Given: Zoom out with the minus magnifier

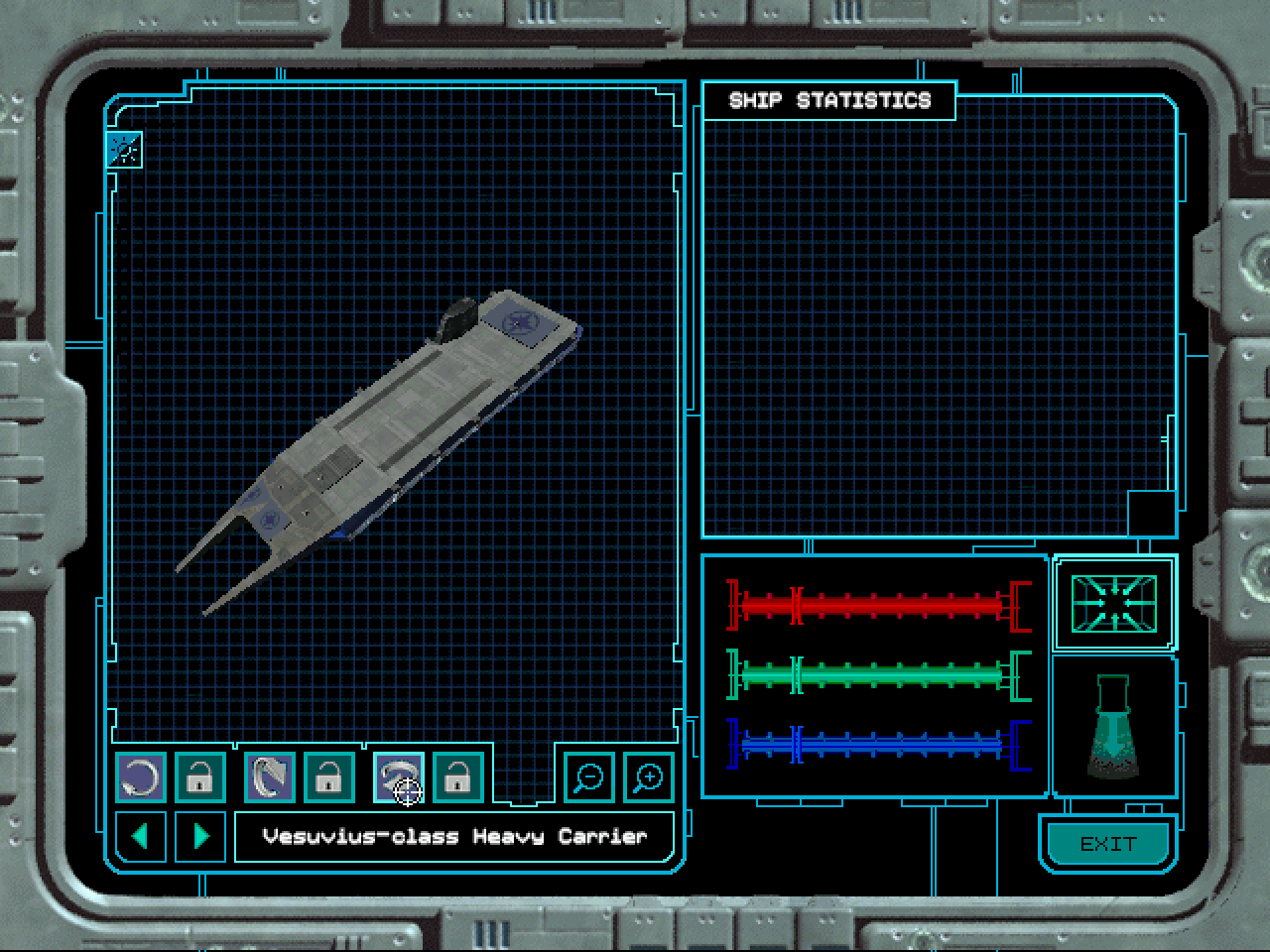Looking at the screenshot, I should point(589,777).
